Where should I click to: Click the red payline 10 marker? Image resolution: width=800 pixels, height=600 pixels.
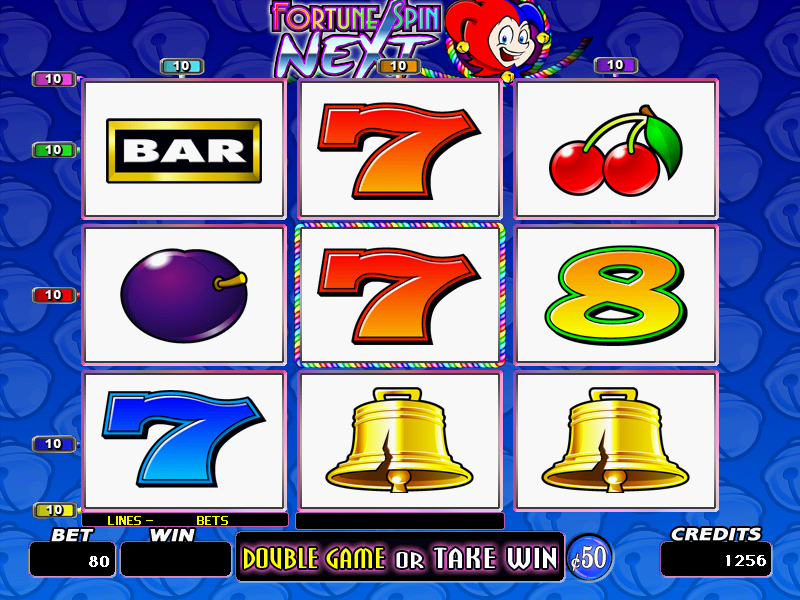pos(54,295)
